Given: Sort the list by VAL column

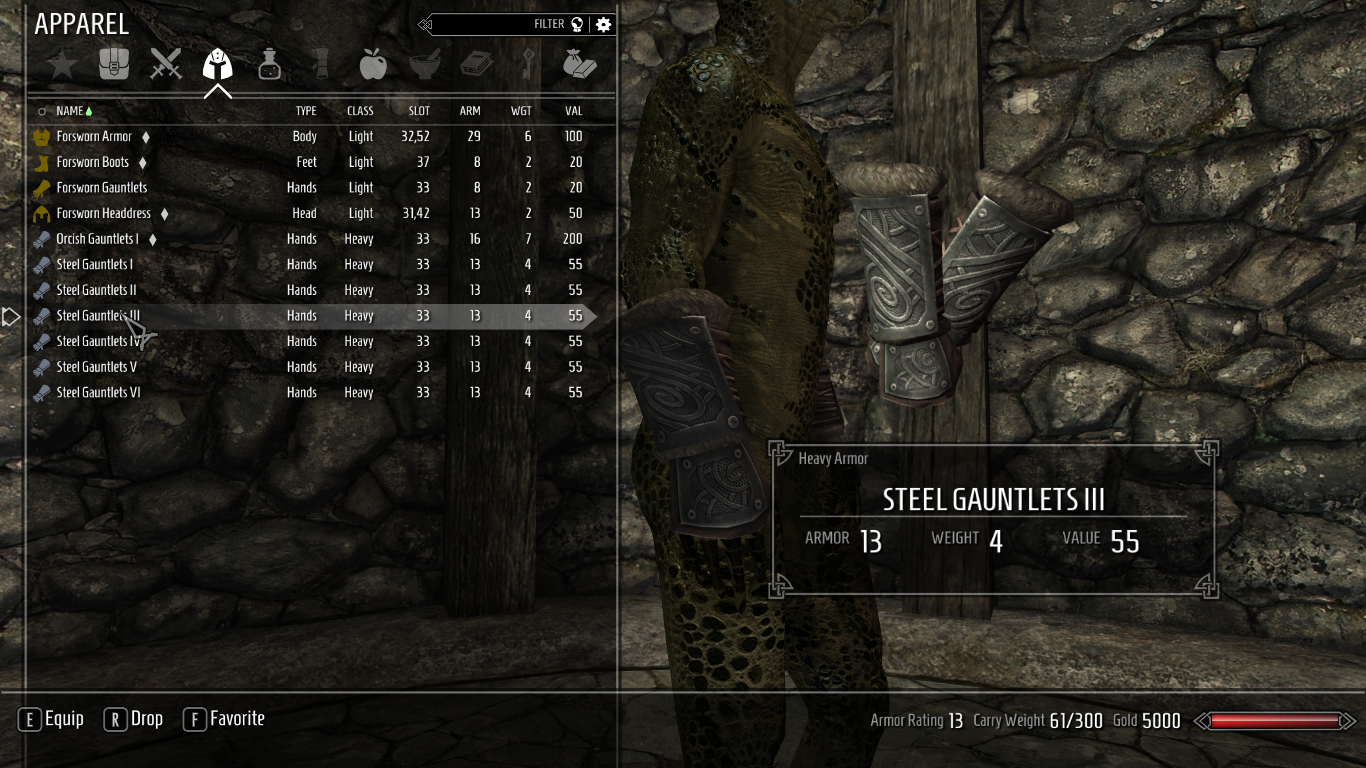Looking at the screenshot, I should [x=573, y=111].
